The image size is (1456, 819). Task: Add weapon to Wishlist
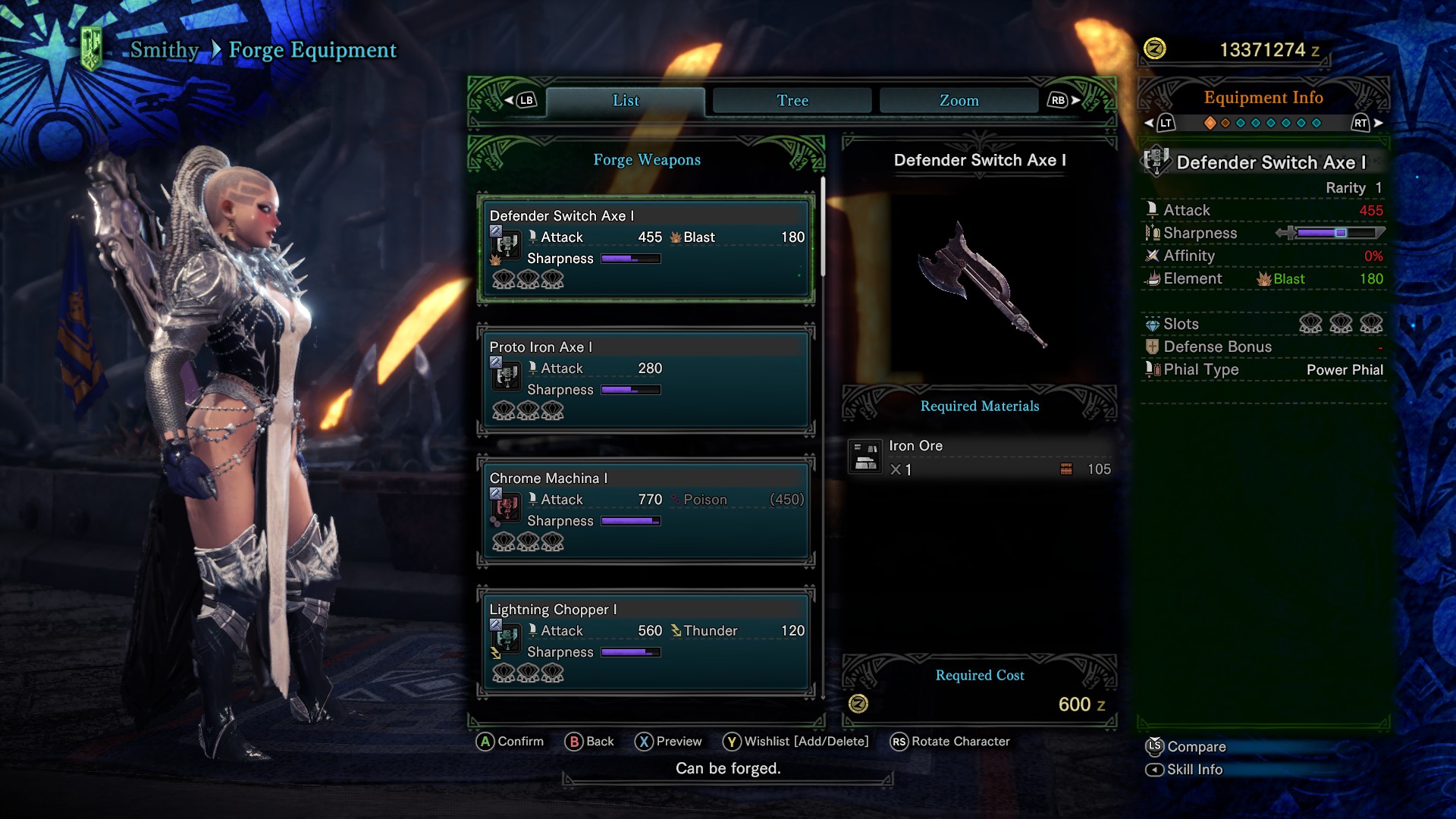[796, 742]
